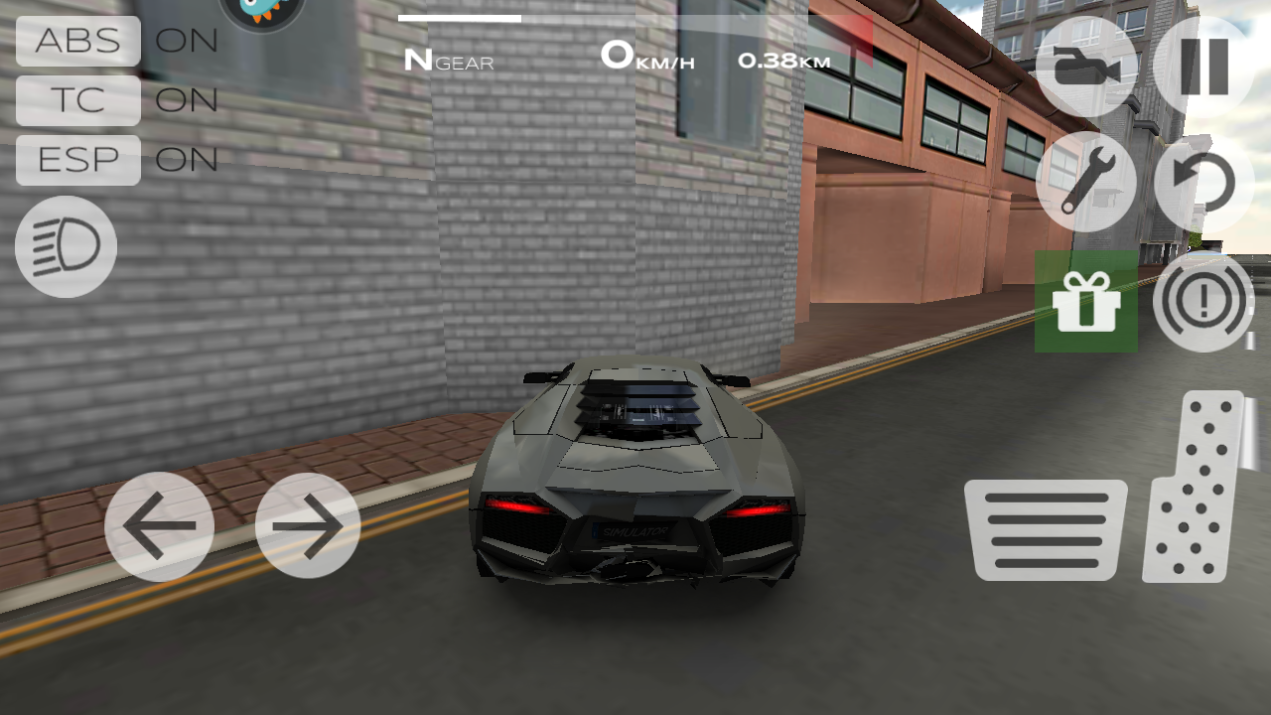This screenshot has width=1271, height=715.
Task: Toggle the TC traction control button
Action: tap(78, 100)
